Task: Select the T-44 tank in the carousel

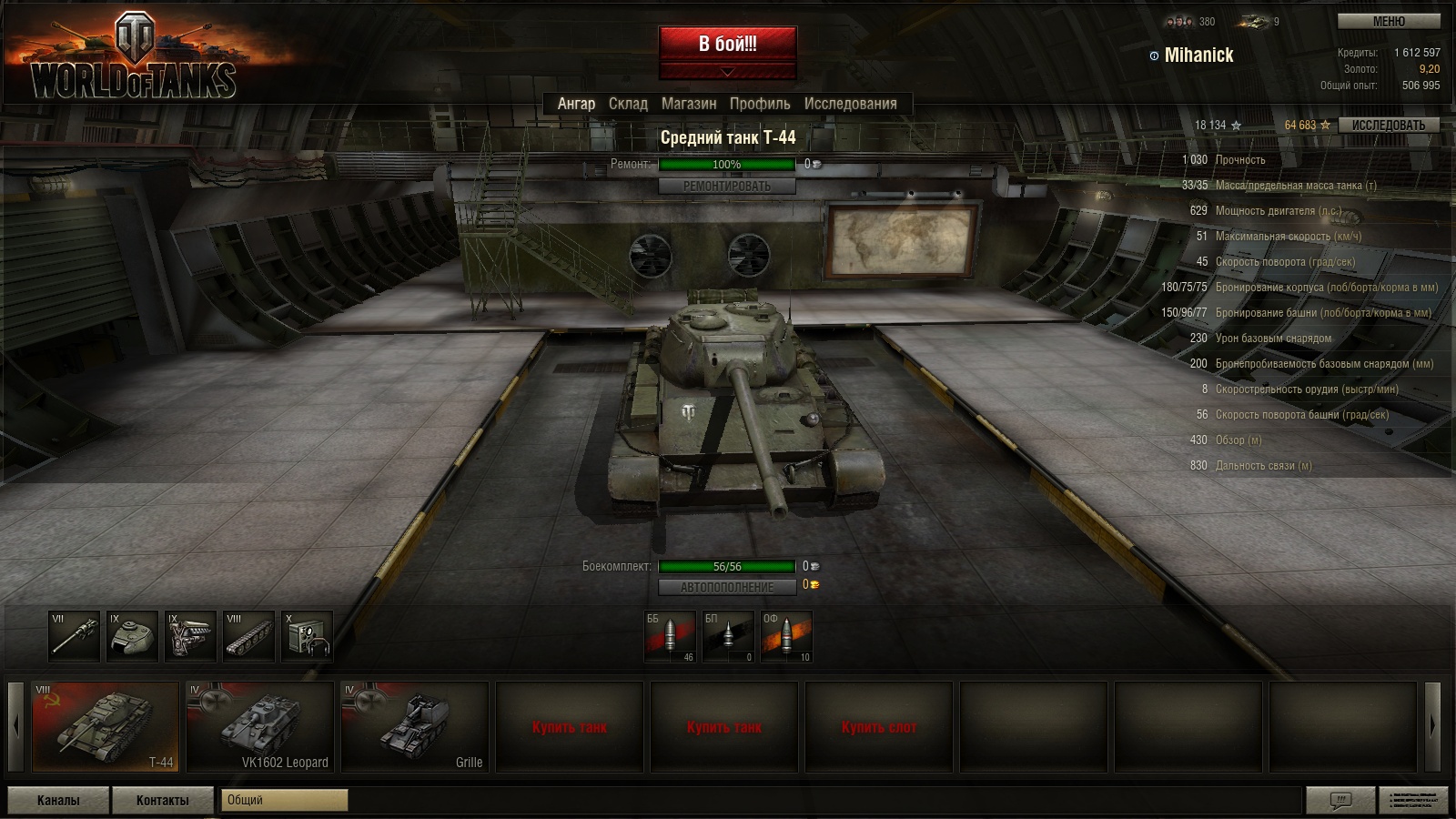Action: click(x=106, y=726)
